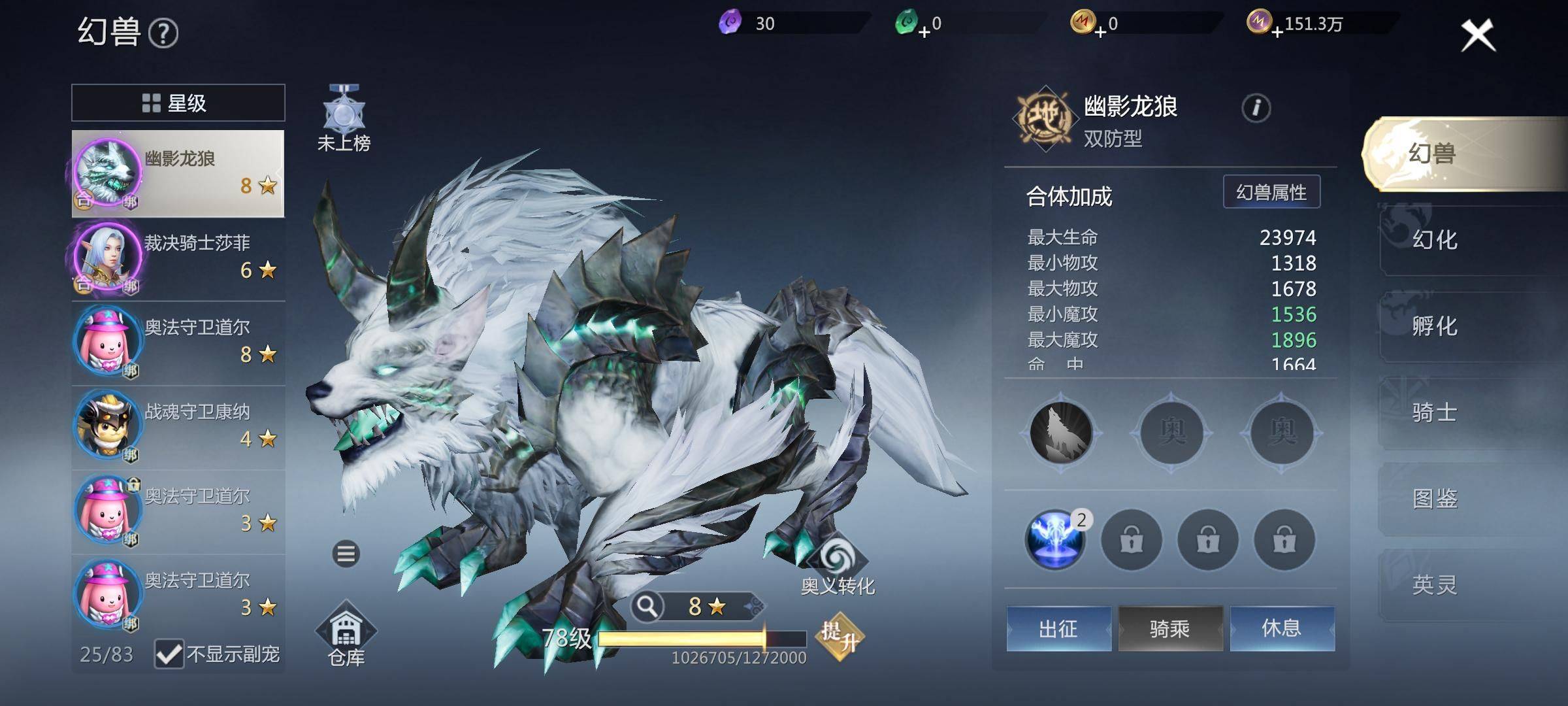Open the 星级 sort selector
1568x706 pixels.
(x=178, y=103)
